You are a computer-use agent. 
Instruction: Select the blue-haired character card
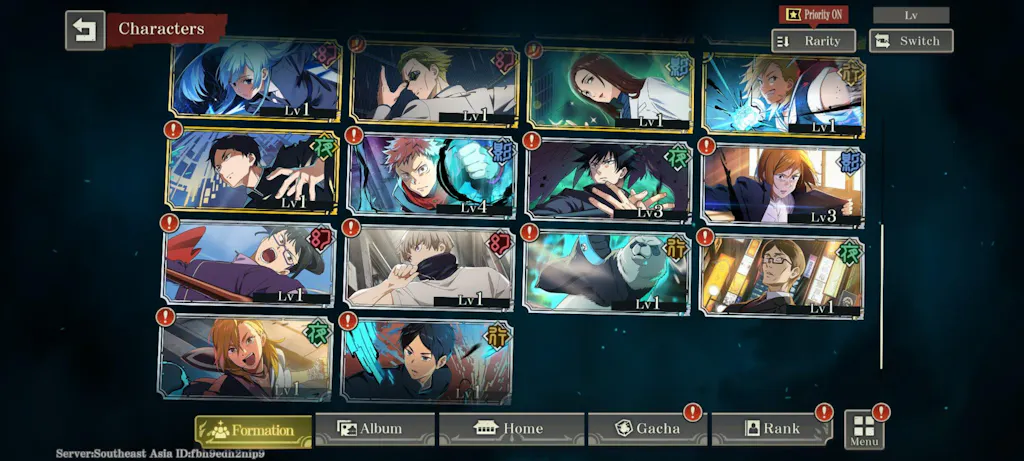click(255, 80)
